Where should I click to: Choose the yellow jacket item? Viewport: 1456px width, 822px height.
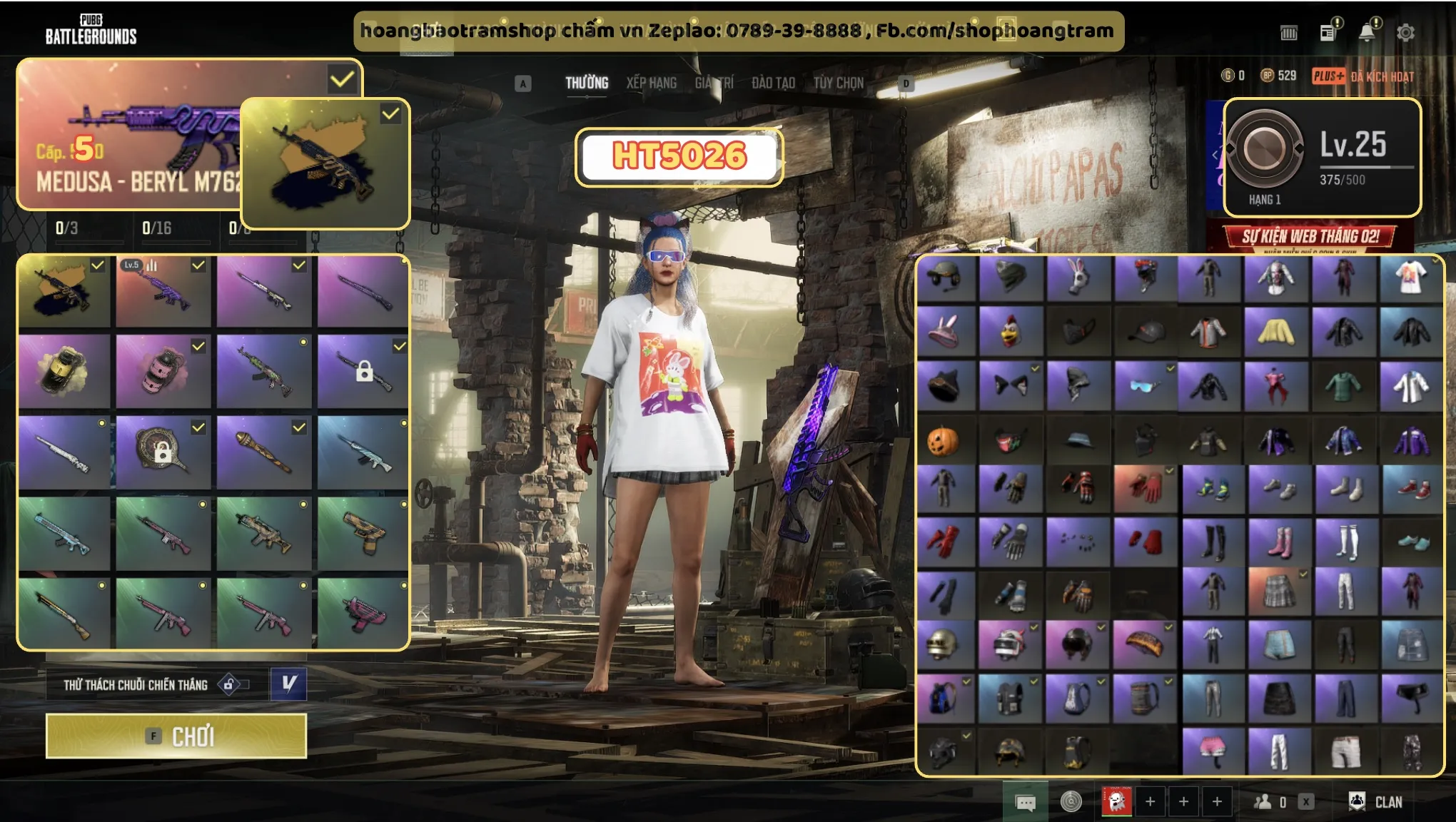coord(1275,331)
